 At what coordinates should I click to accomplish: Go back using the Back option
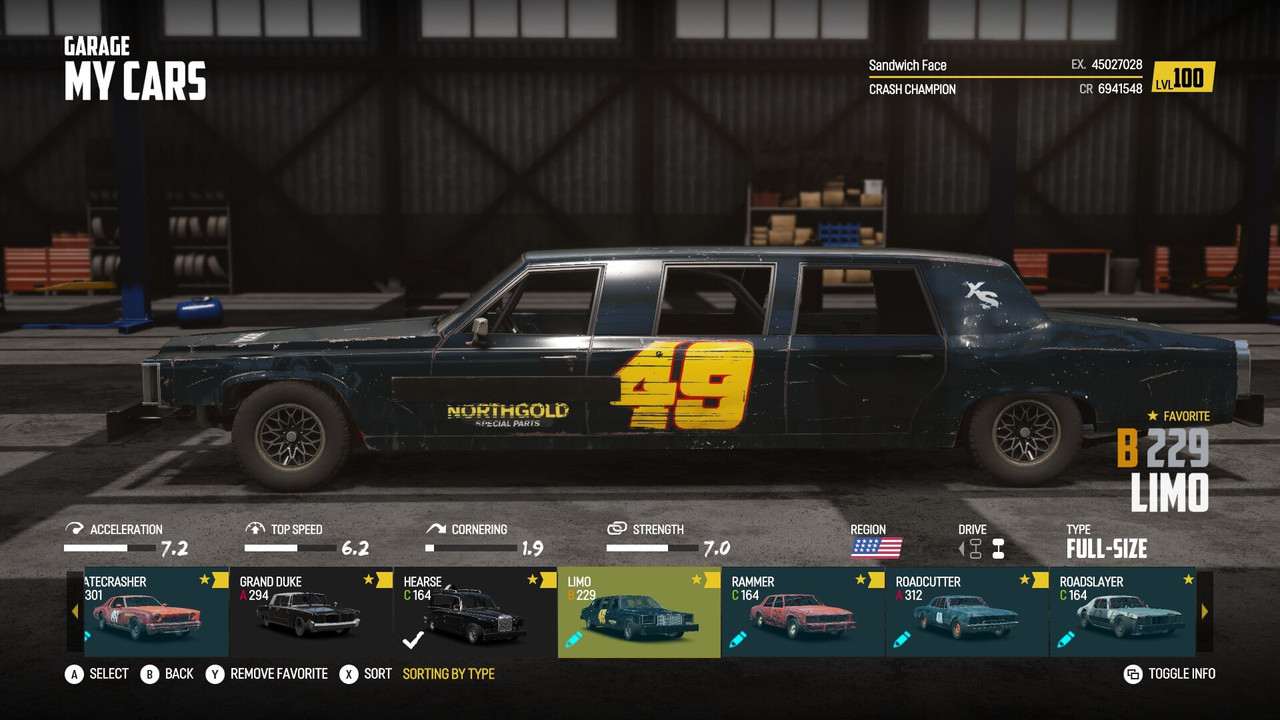(167, 674)
